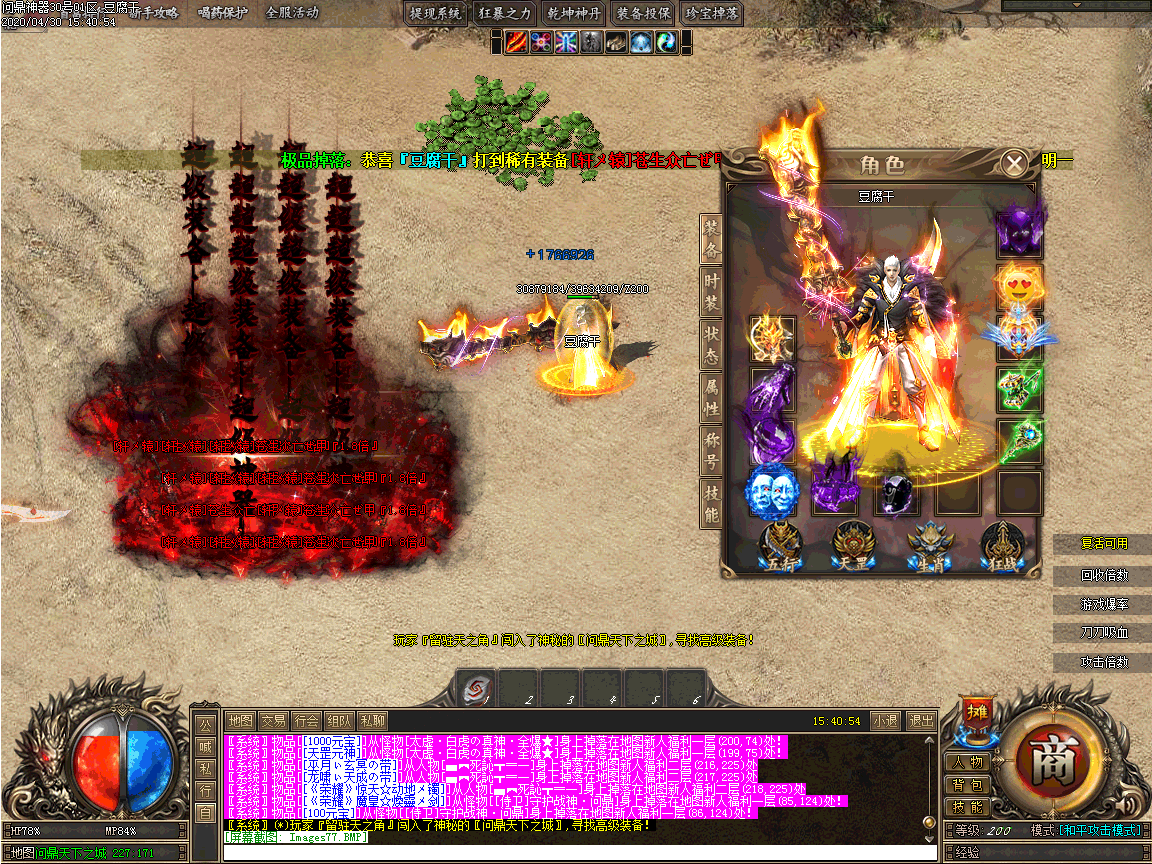Switch to the 时装 fashion tab
The image size is (1152, 864).
(711, 292)
